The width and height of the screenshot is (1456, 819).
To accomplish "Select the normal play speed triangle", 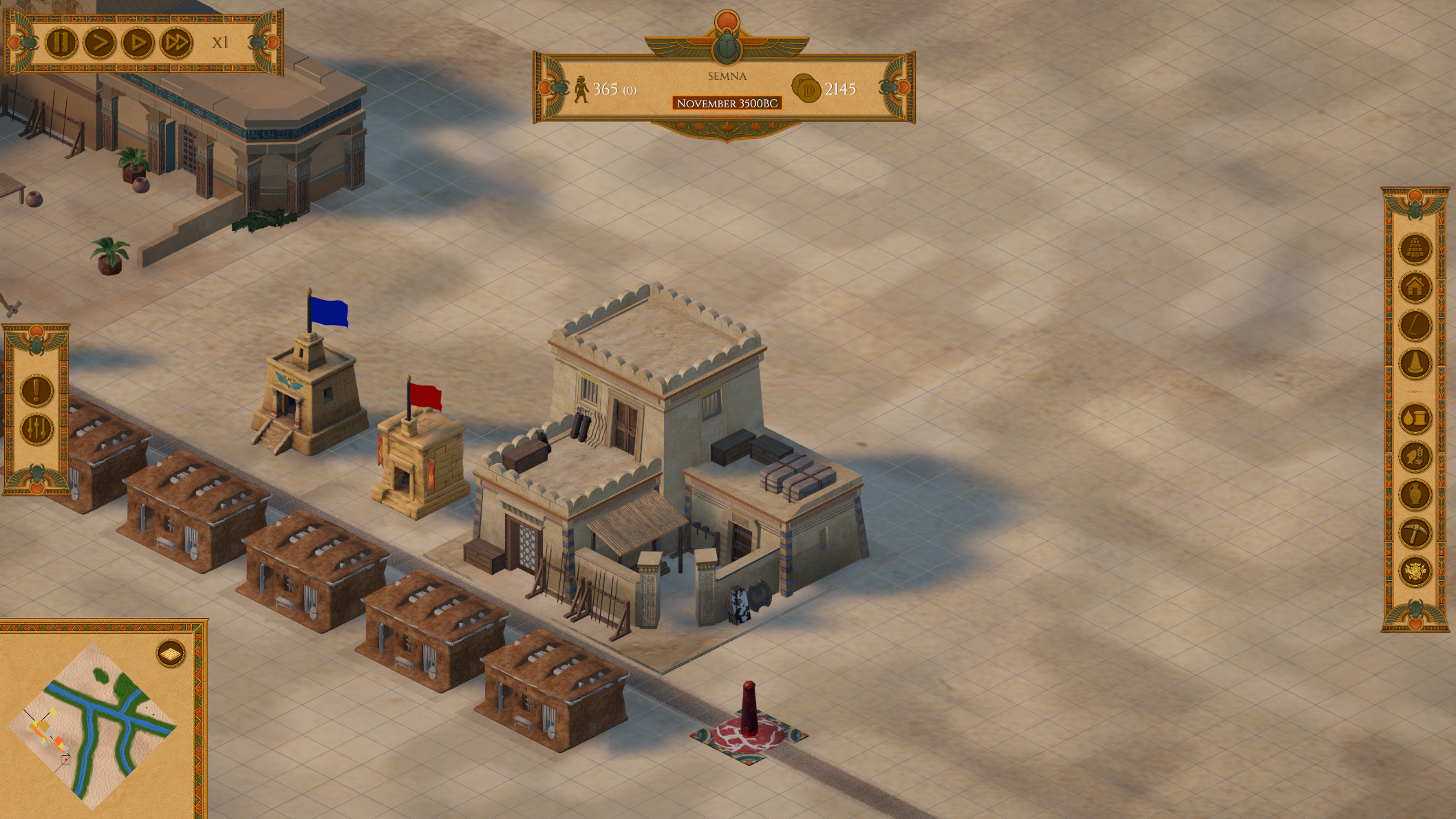I will [138, 43].
